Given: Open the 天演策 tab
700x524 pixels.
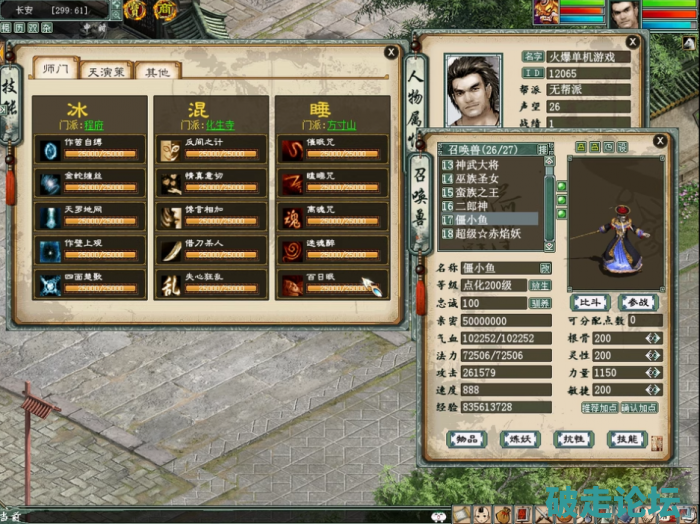Looking at the screenshot, I should pyautogui.click(x=107, y=72).
